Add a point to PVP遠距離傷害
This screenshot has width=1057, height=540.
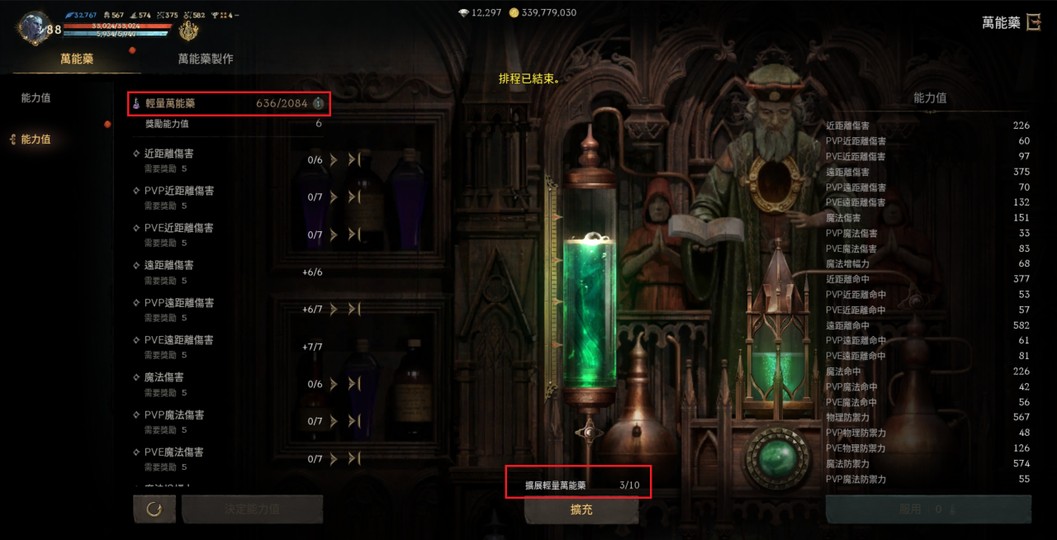[334, 310]
